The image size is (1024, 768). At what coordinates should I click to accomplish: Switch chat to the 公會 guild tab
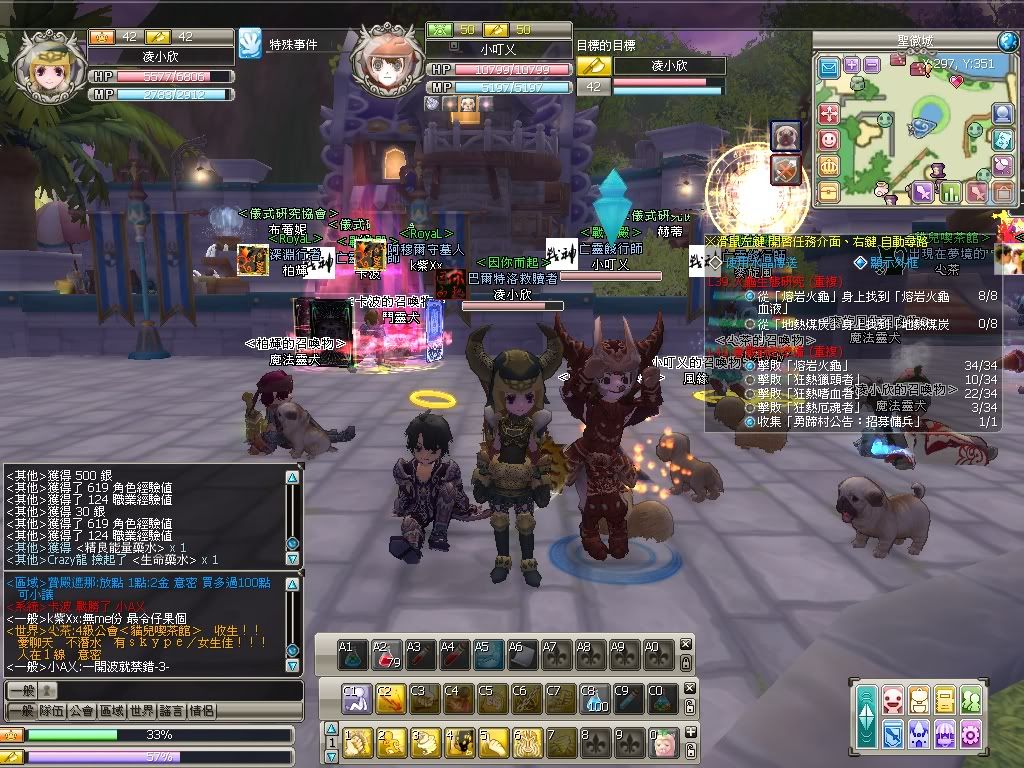point(81,711)
